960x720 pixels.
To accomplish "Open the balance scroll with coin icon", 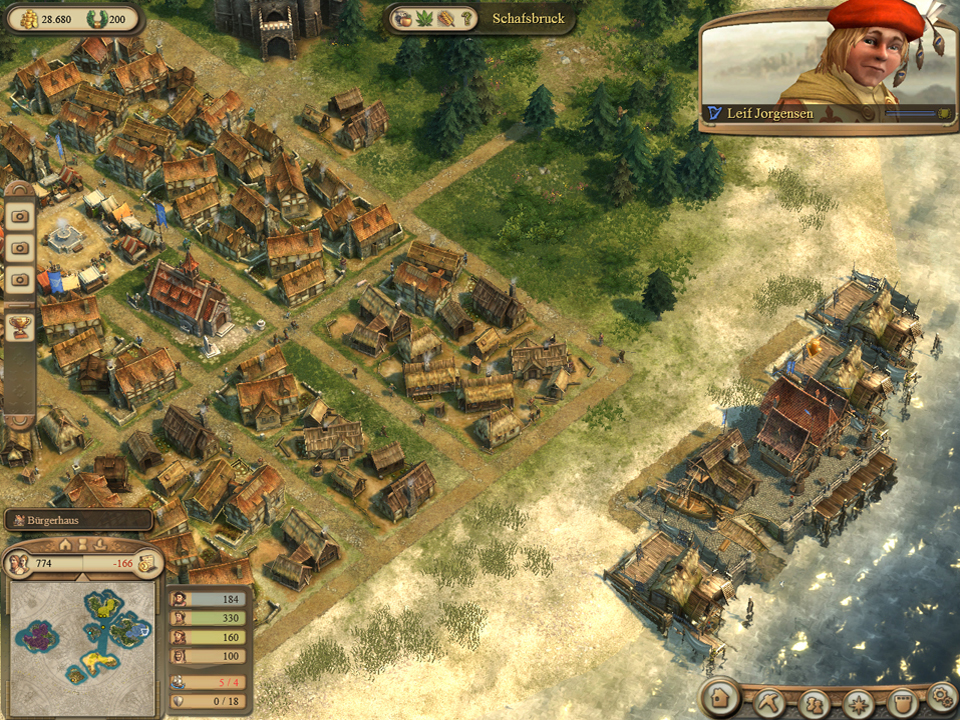I will (146, 563).
